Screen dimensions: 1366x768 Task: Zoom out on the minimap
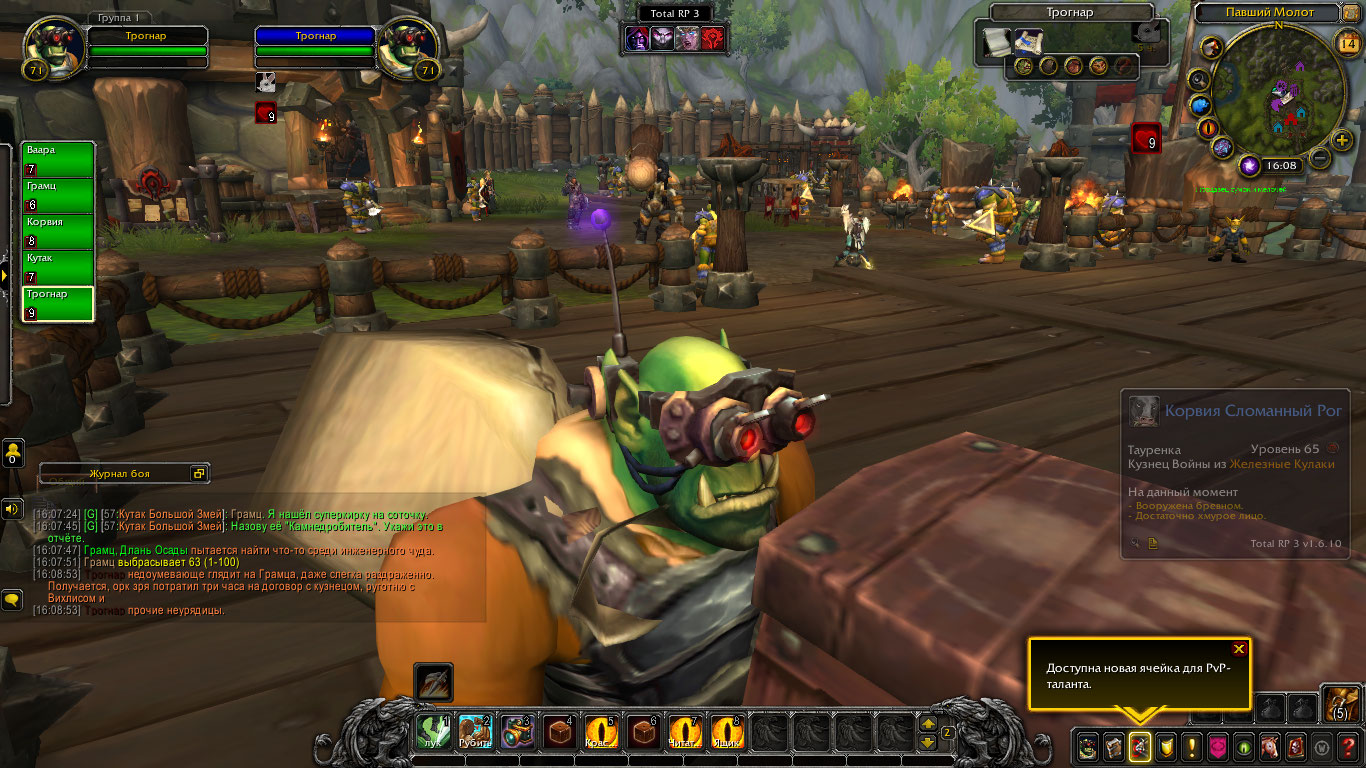(1319, 158)
